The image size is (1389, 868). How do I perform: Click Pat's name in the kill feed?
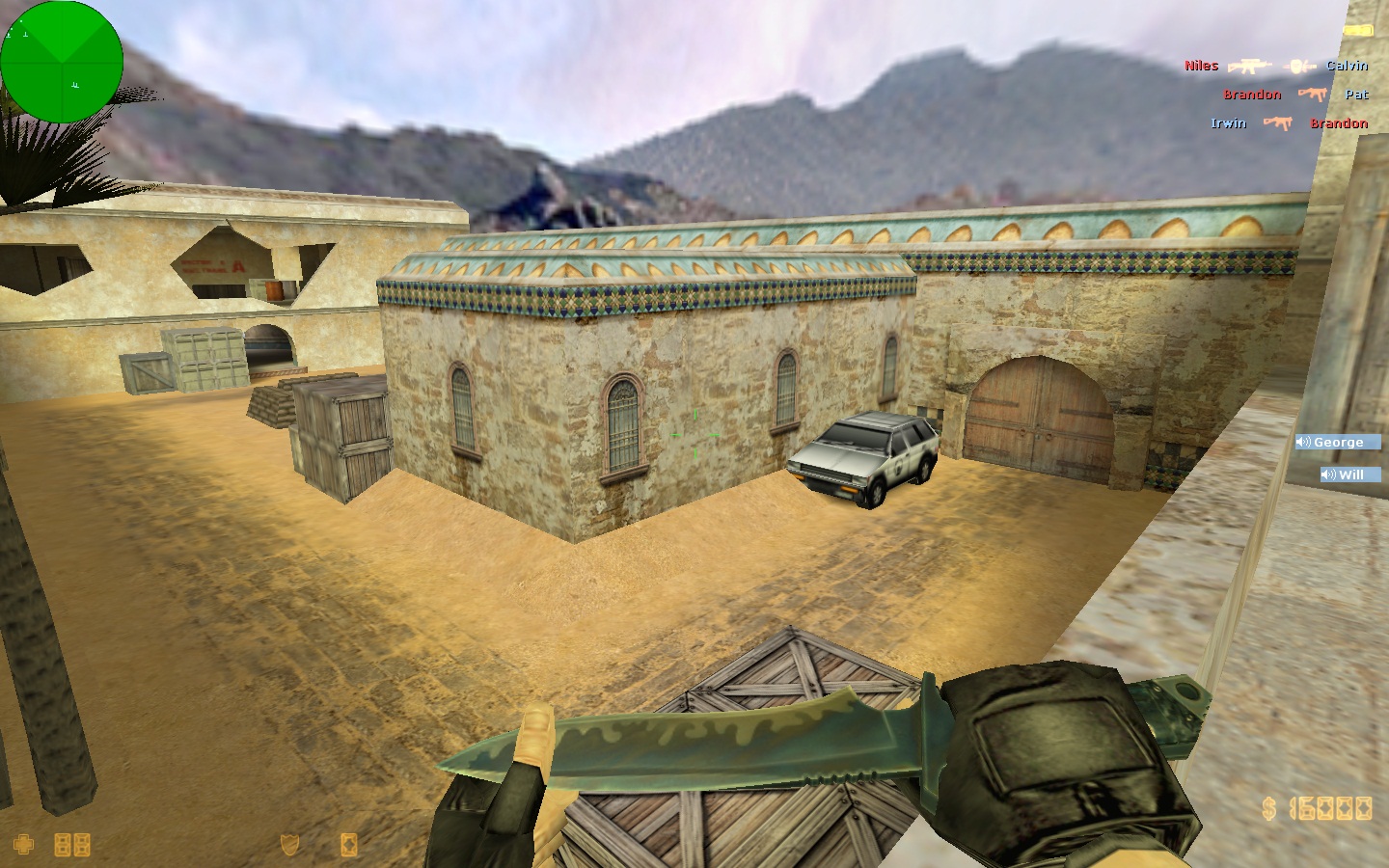[1355, 95]
